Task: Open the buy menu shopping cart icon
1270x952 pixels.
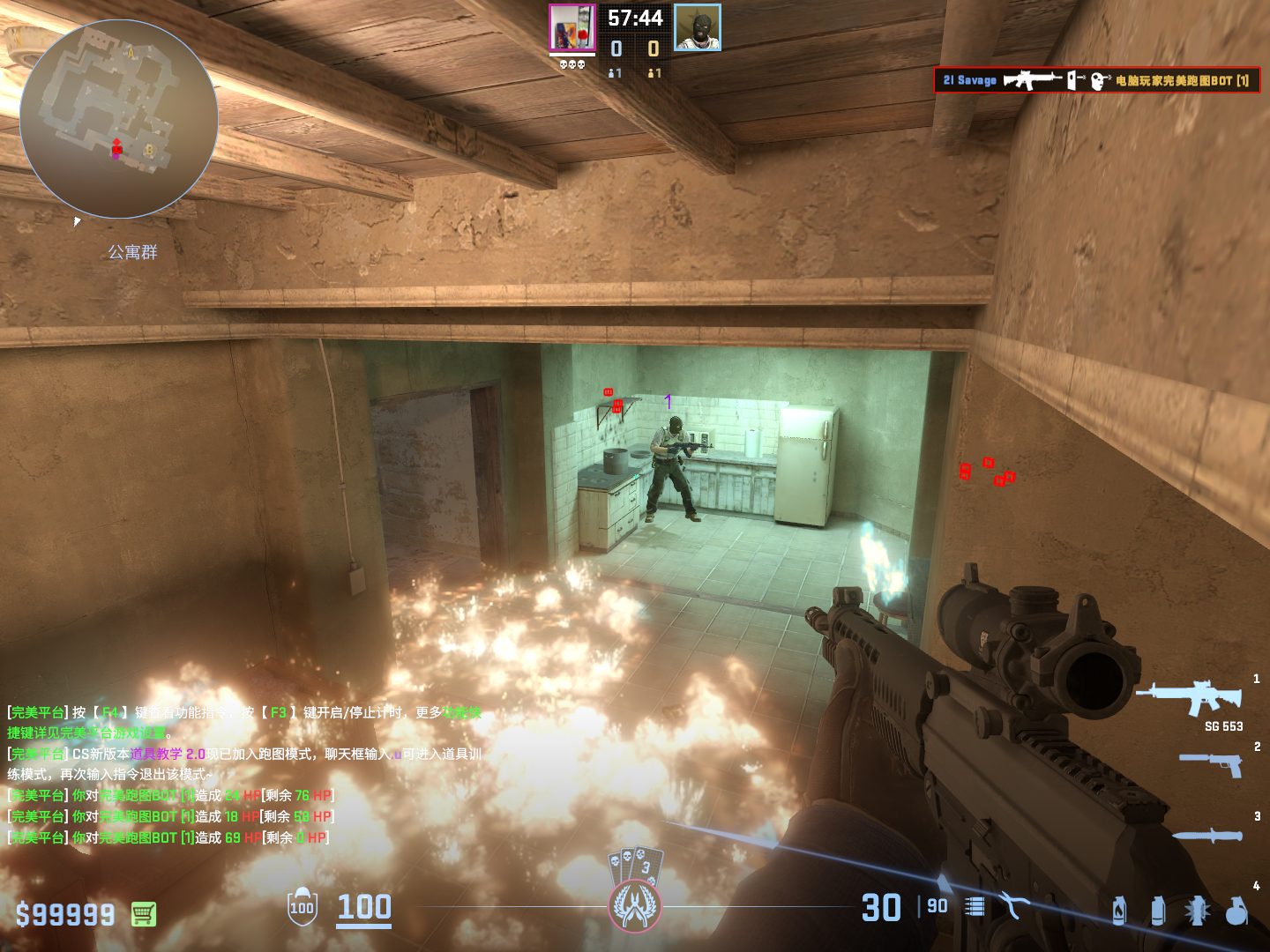Action: coord(144,914)
